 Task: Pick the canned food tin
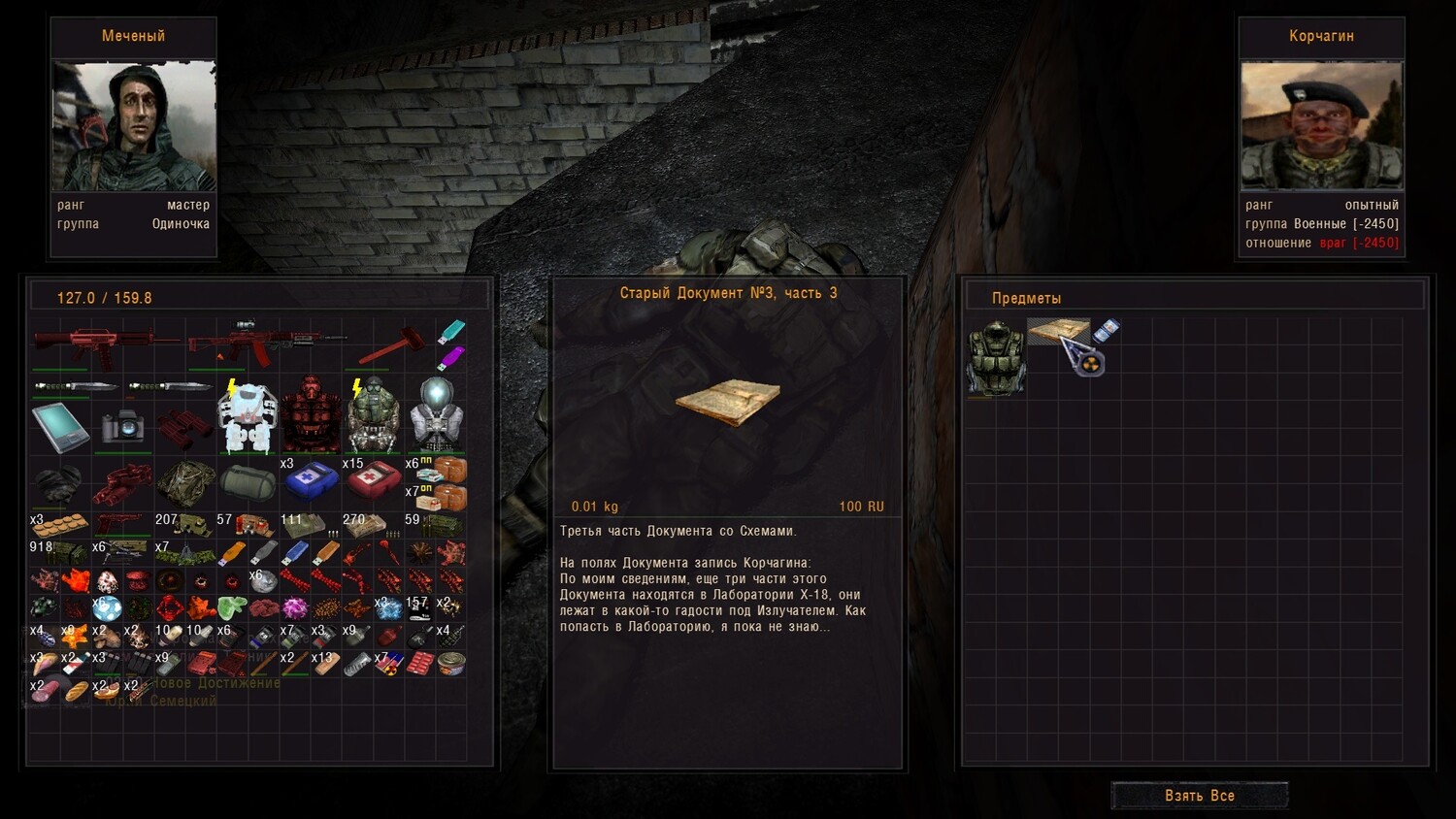point(451,663)
